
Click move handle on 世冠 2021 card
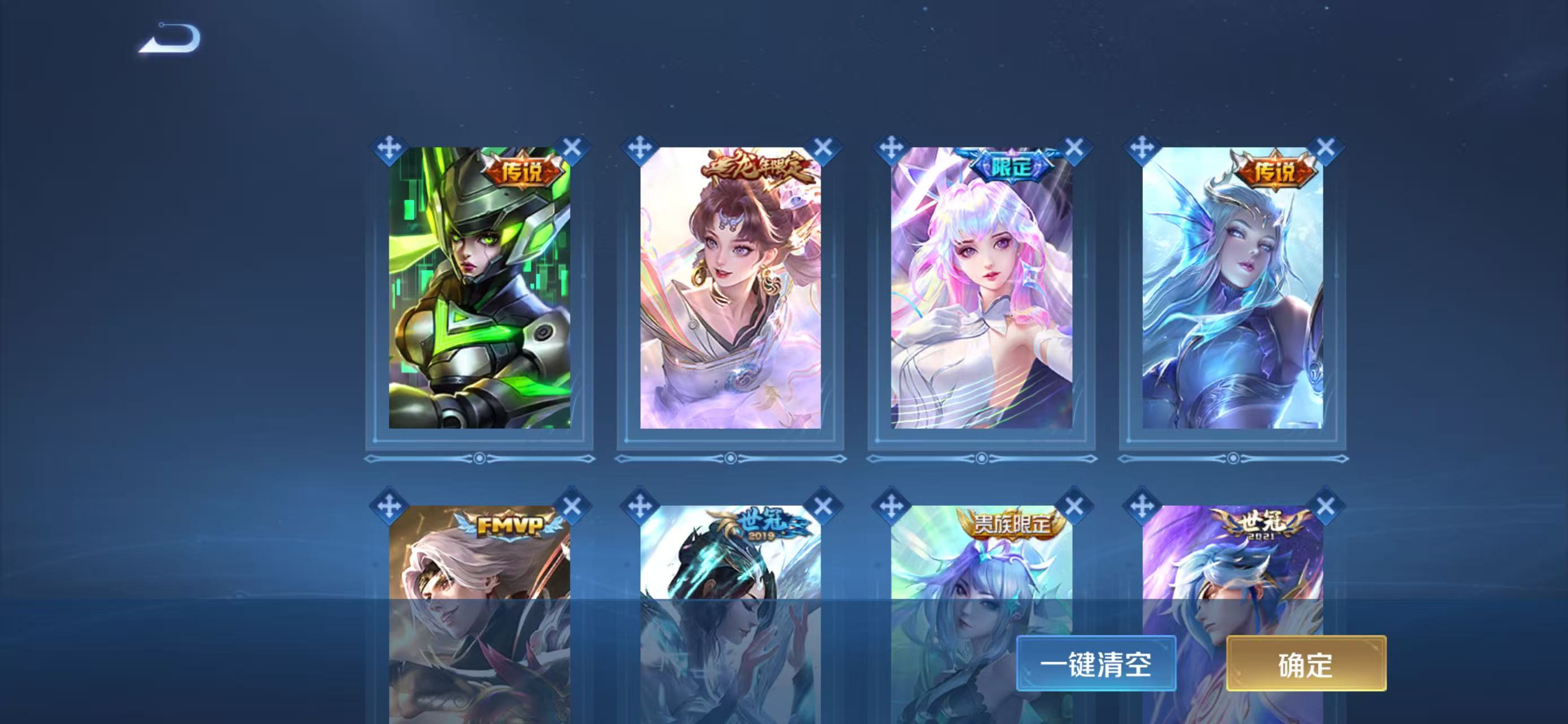[x=1142, y=506]
